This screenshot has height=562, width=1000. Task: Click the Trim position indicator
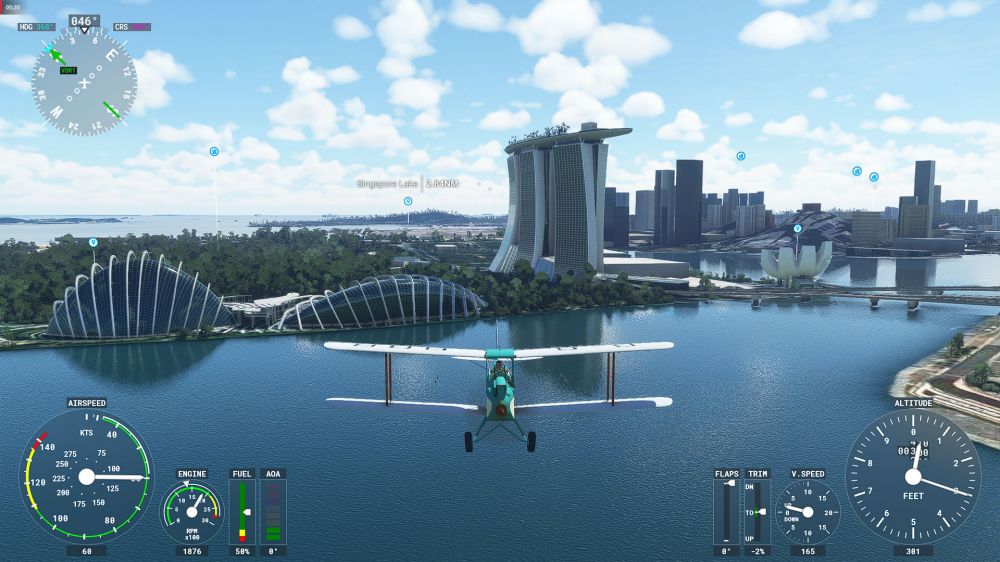tap(758, 511)
